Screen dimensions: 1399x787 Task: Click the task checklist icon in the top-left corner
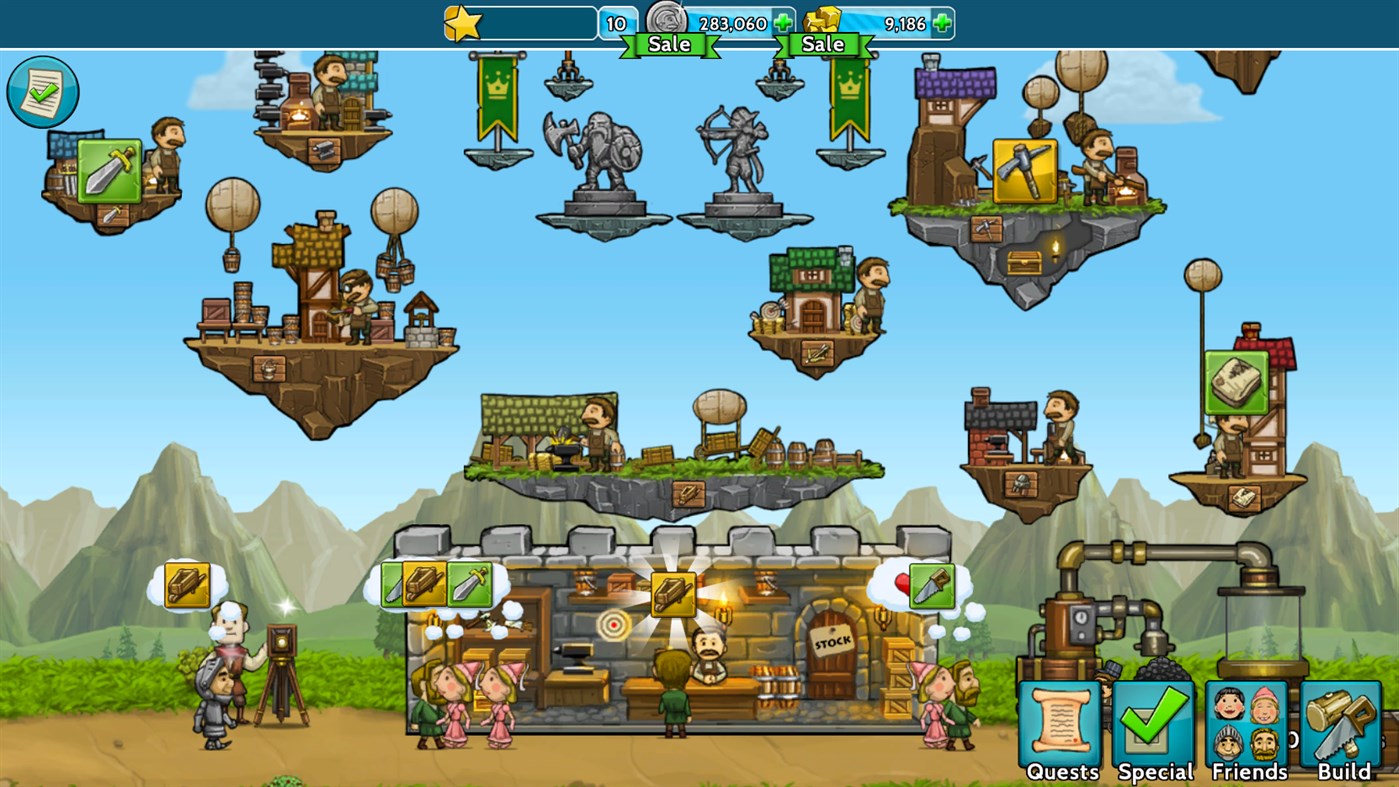[42, 91]
